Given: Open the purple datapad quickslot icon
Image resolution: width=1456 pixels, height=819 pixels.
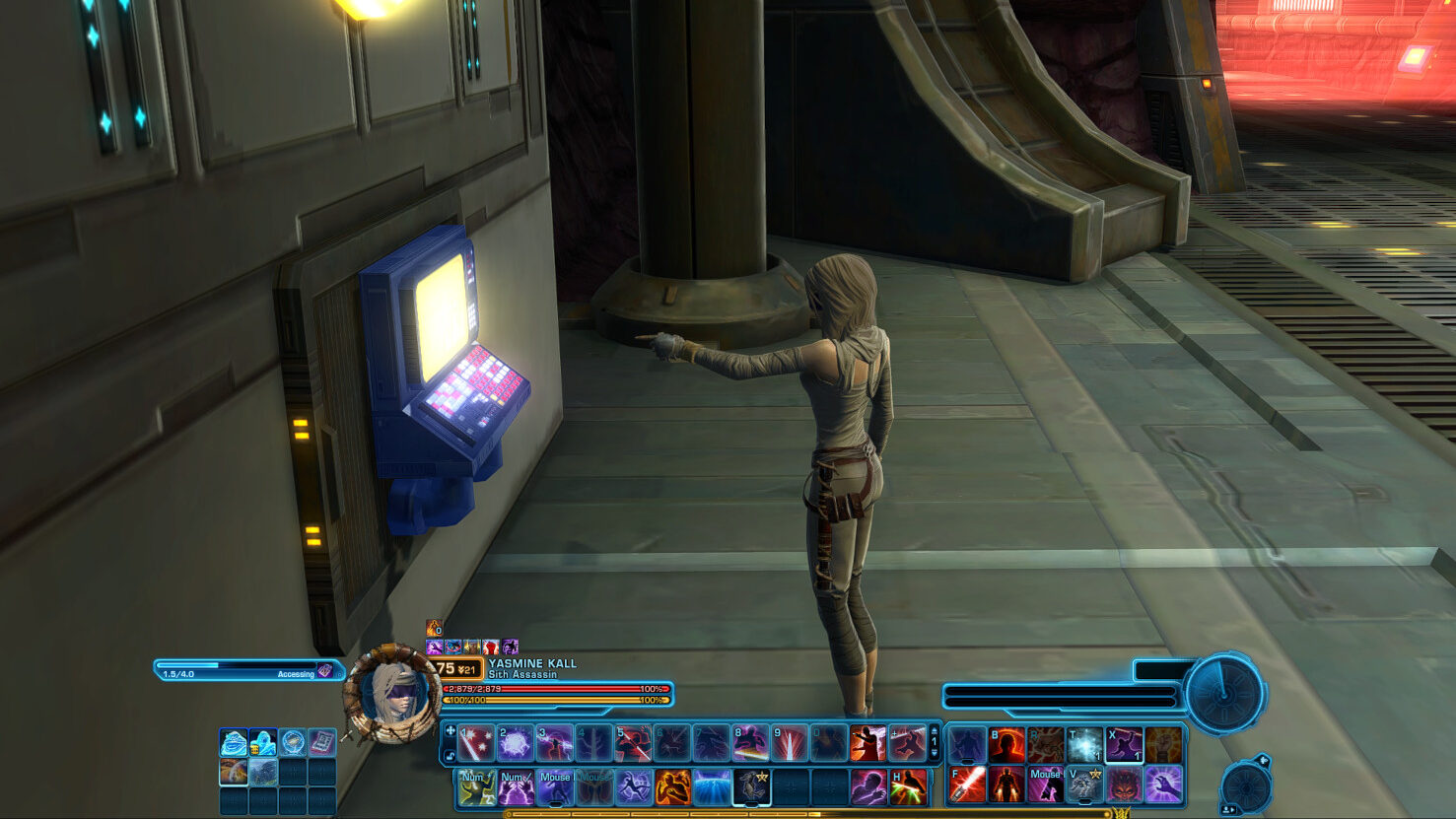Looking at the screenshot, I should (321, 742).
